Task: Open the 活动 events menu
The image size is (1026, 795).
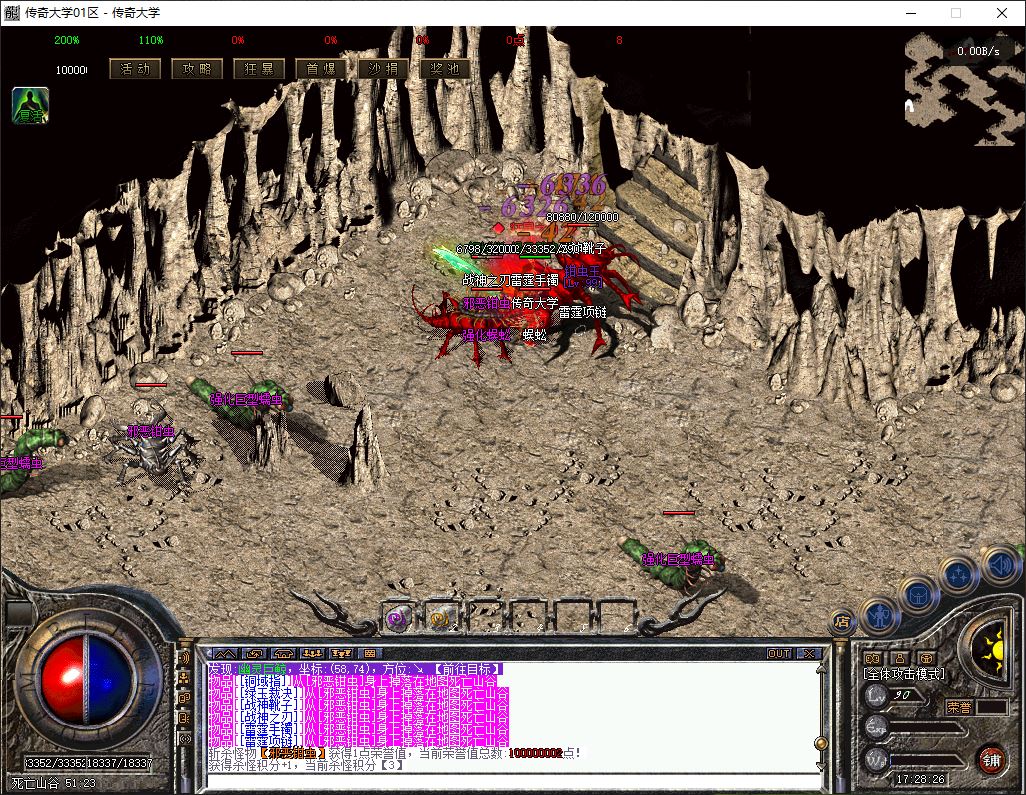Action: 135,69
